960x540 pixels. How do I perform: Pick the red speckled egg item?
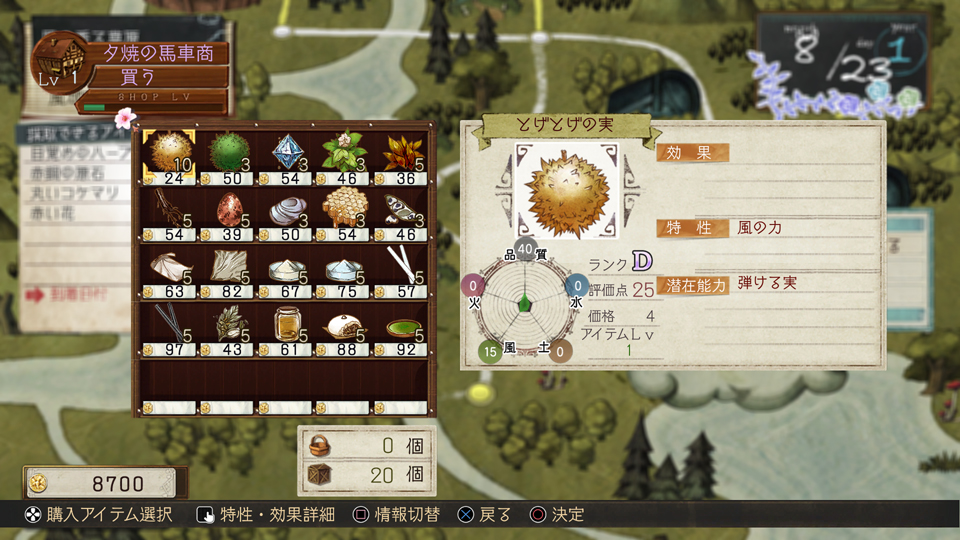228,210
